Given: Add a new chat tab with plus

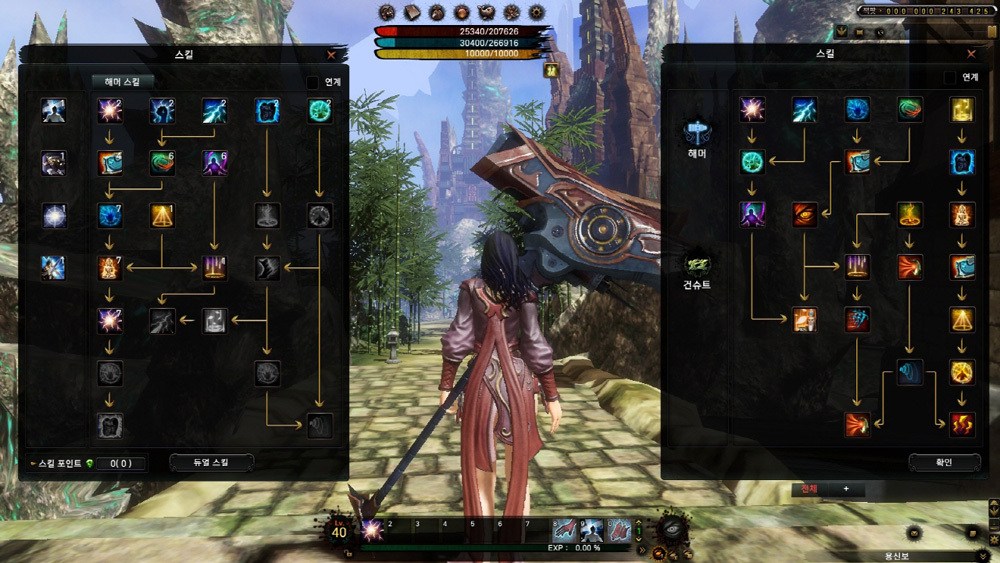Looking at the screenshot, I should tap(846, 489).
